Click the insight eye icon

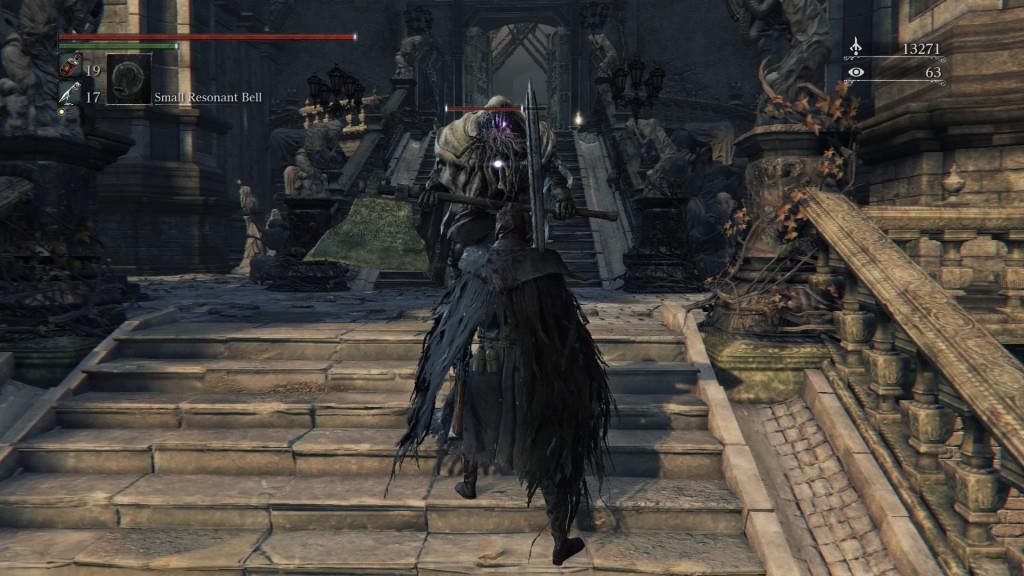click(855, 72)
